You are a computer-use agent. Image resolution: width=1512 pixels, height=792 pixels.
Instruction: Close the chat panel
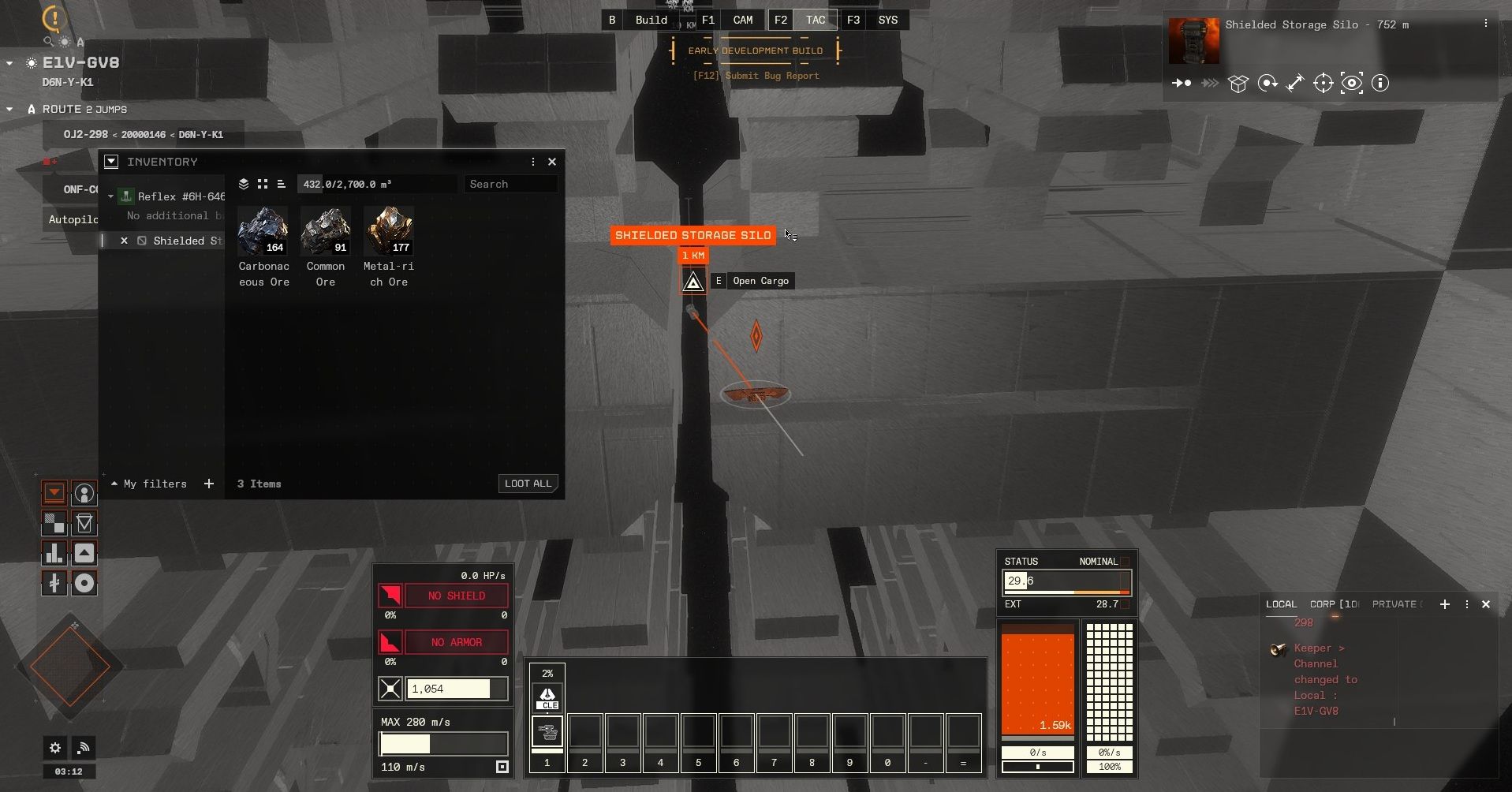pyautogui.click(x=1486, y=604)
